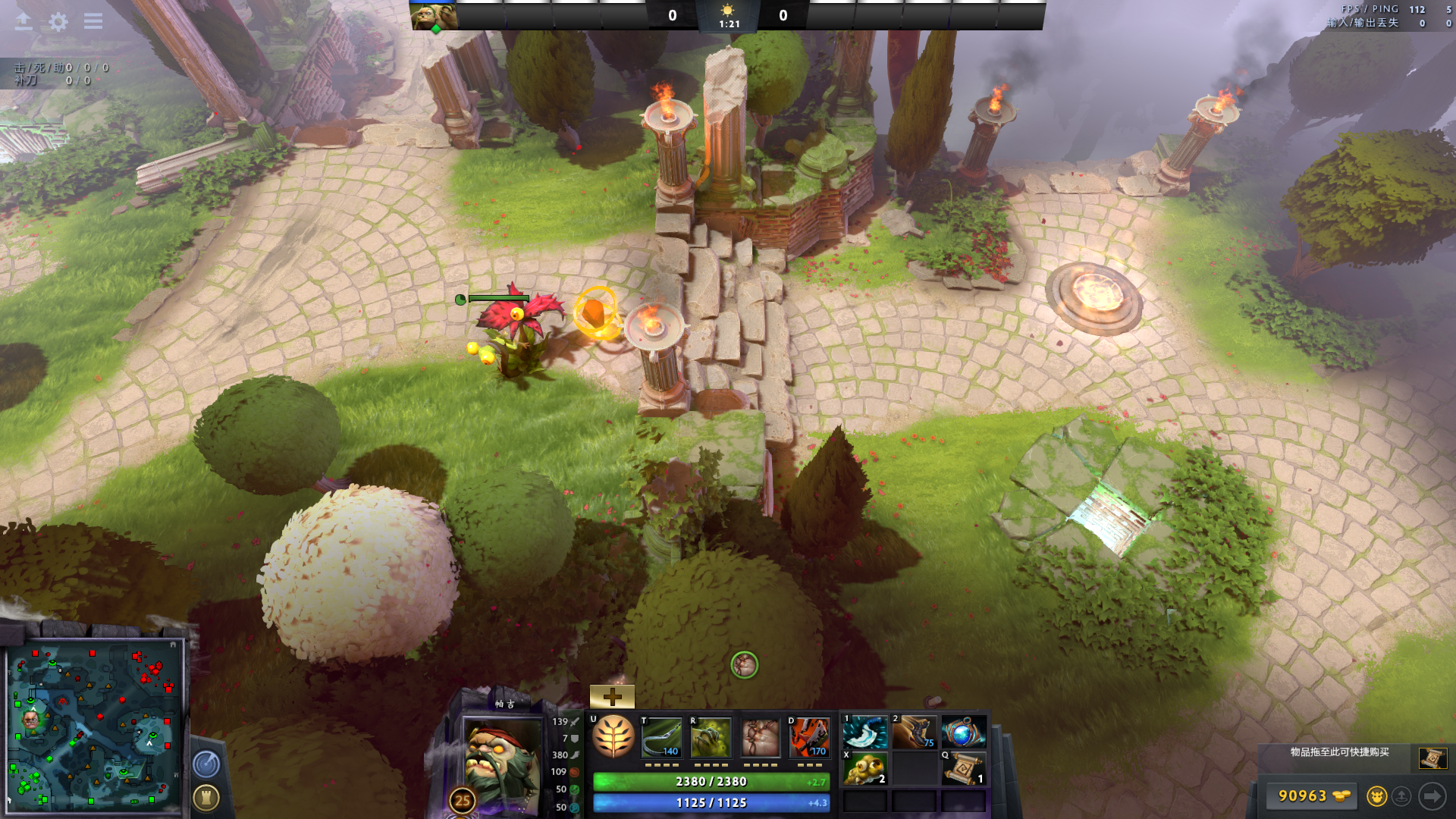This screenshot has width=1456, height=819.
Task: Open the hamburger main menu
Action: click(x=93, y=21)
